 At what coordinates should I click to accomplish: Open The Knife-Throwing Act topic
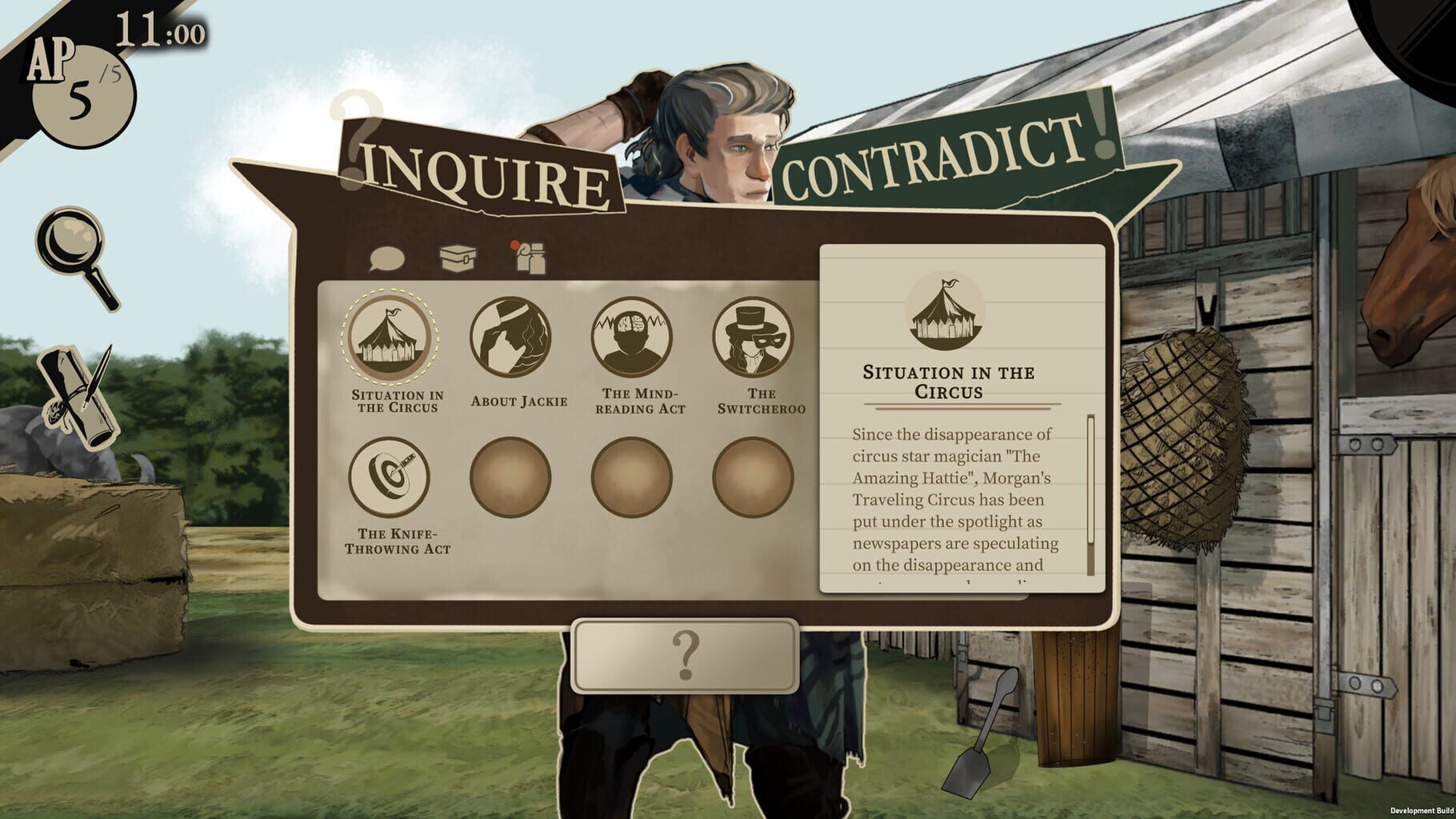click(x=393, y=477)
